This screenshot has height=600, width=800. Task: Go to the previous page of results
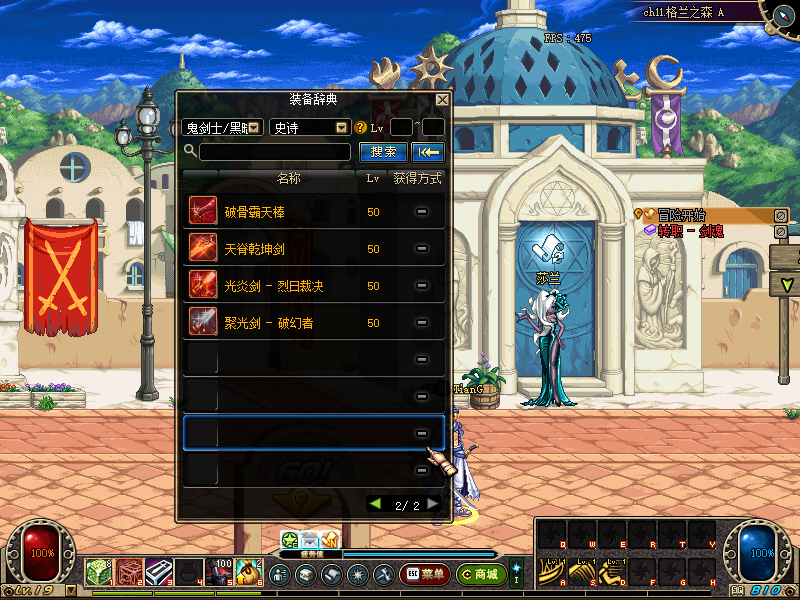[375, 504]
